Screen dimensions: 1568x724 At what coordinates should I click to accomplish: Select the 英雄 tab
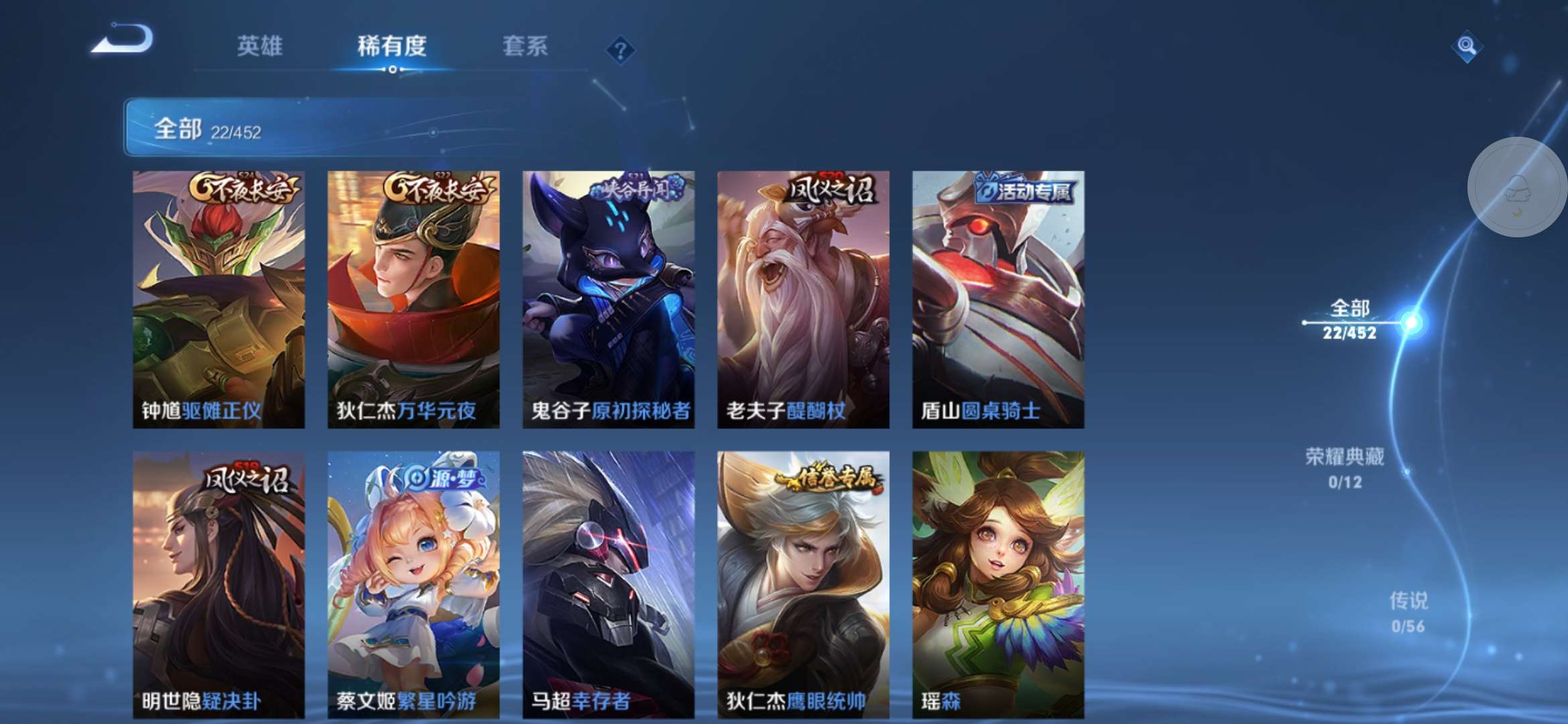[260, 46]
